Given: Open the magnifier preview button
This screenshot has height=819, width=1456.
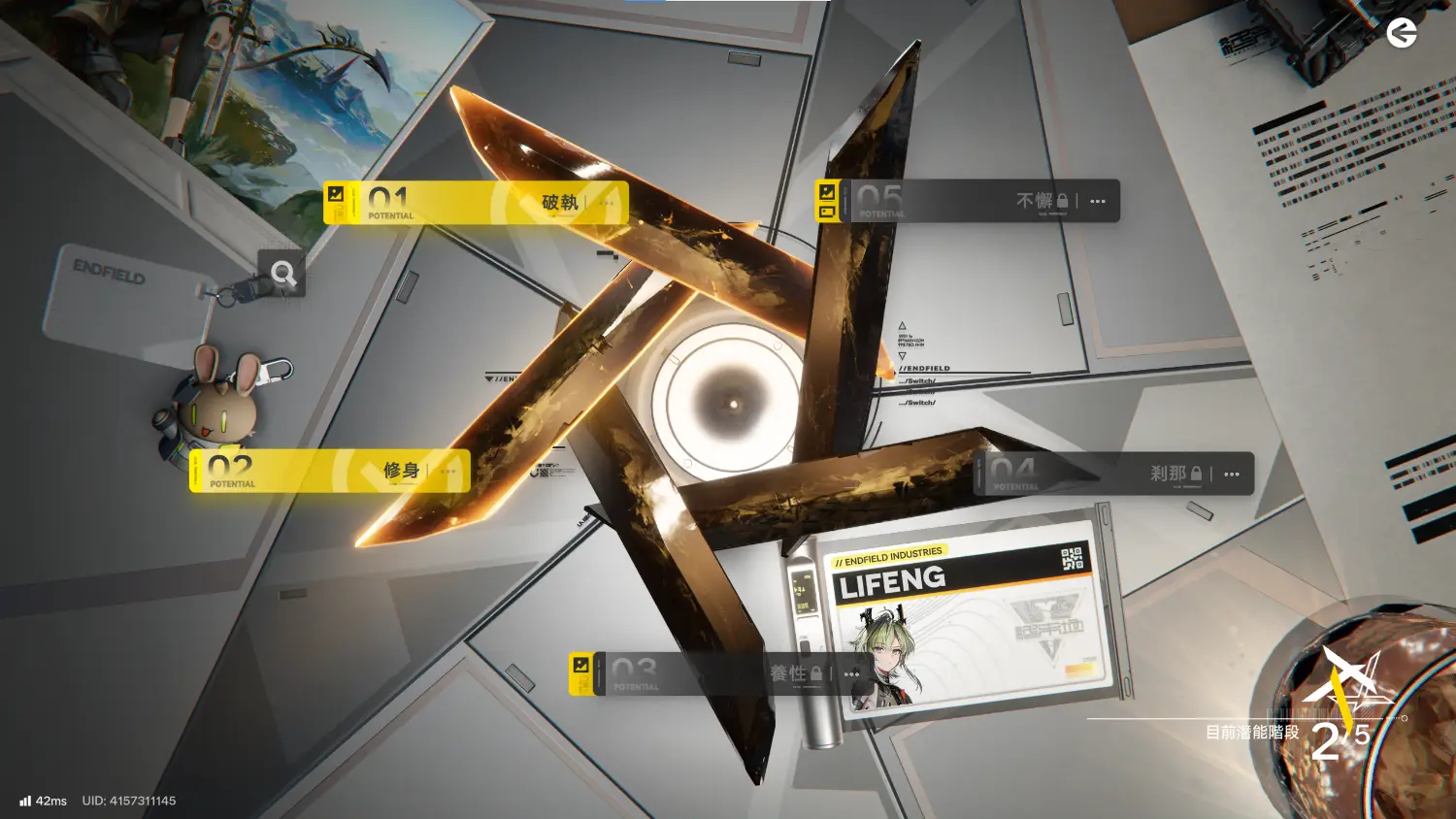Looking at the screenshot, I should [x=282, y=274].
